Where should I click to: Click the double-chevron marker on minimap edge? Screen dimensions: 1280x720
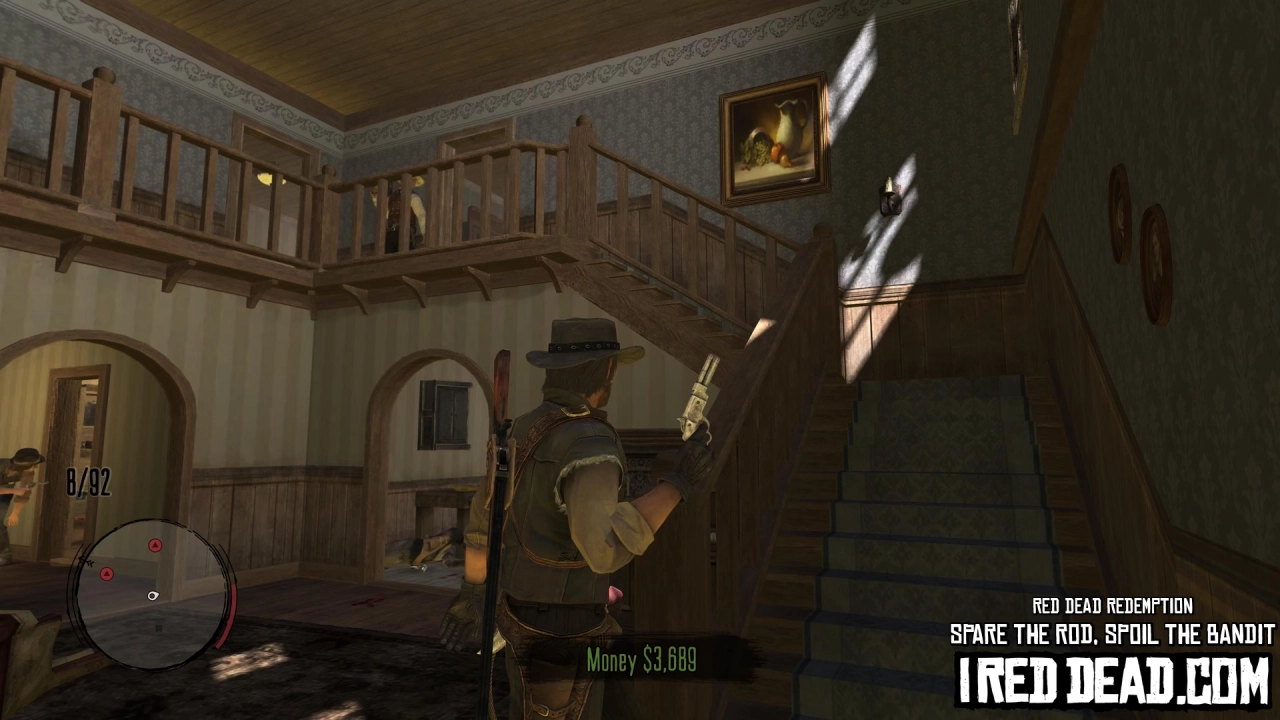coord(88,562)
